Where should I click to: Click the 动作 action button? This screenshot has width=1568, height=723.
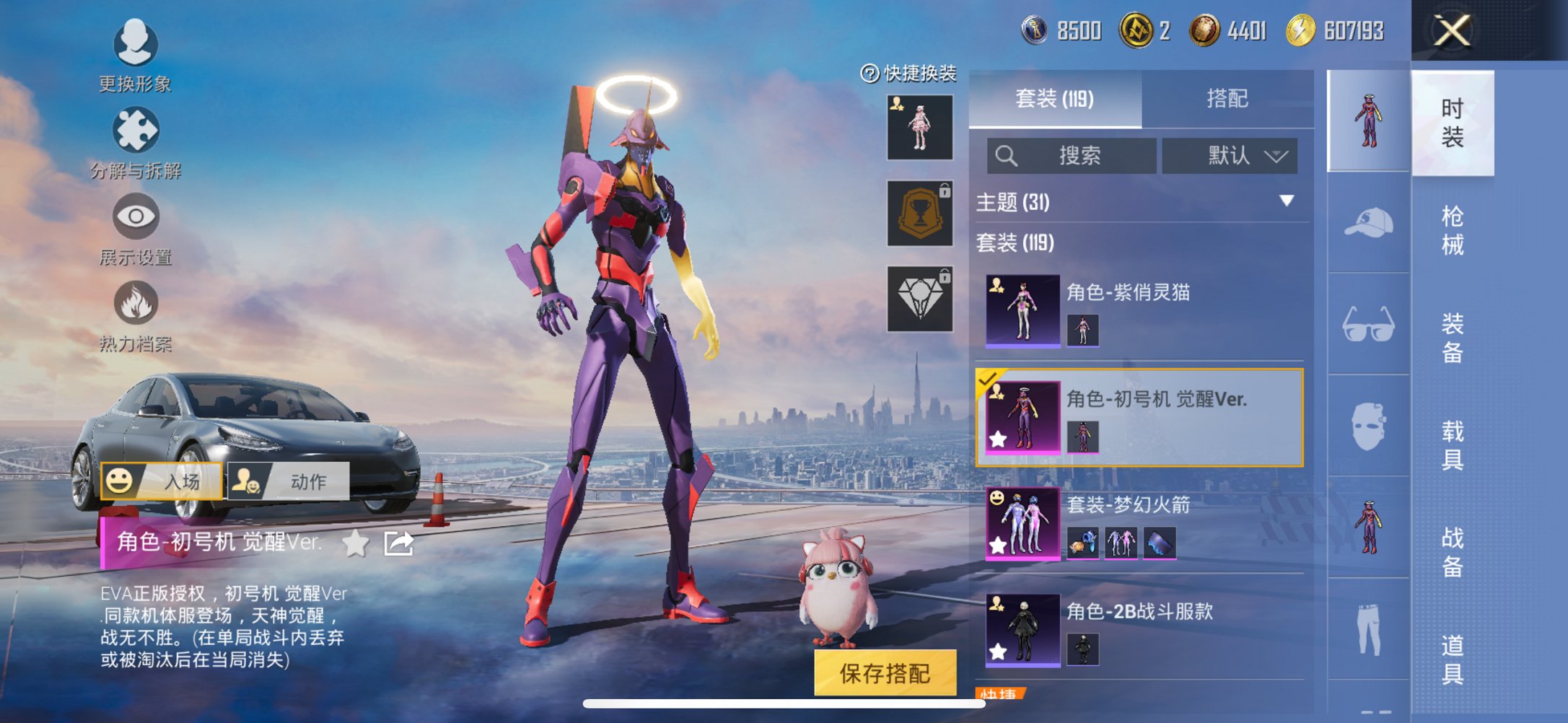(289, 480)
